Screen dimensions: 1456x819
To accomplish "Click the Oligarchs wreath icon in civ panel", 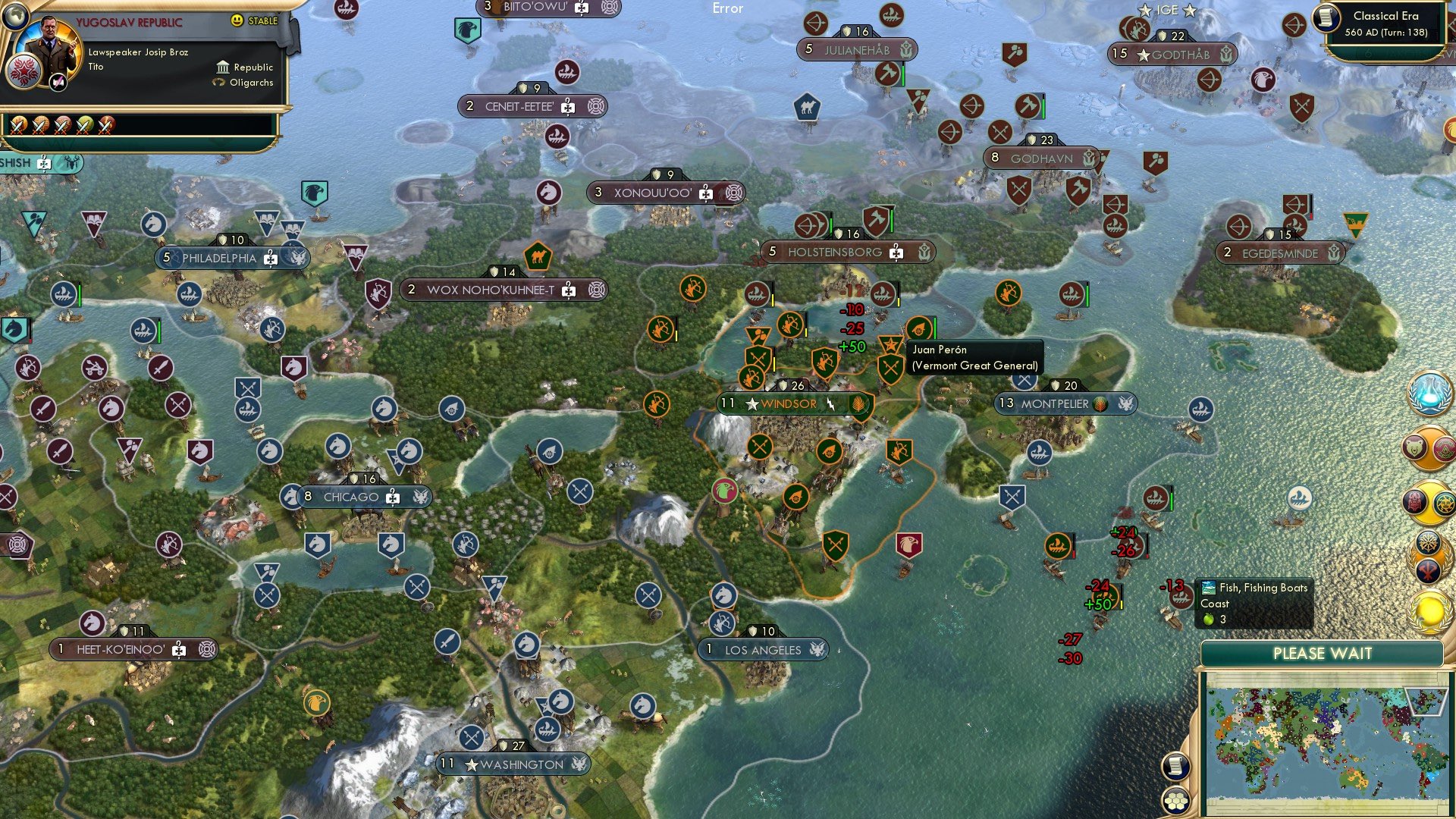I will coord(218,82).
